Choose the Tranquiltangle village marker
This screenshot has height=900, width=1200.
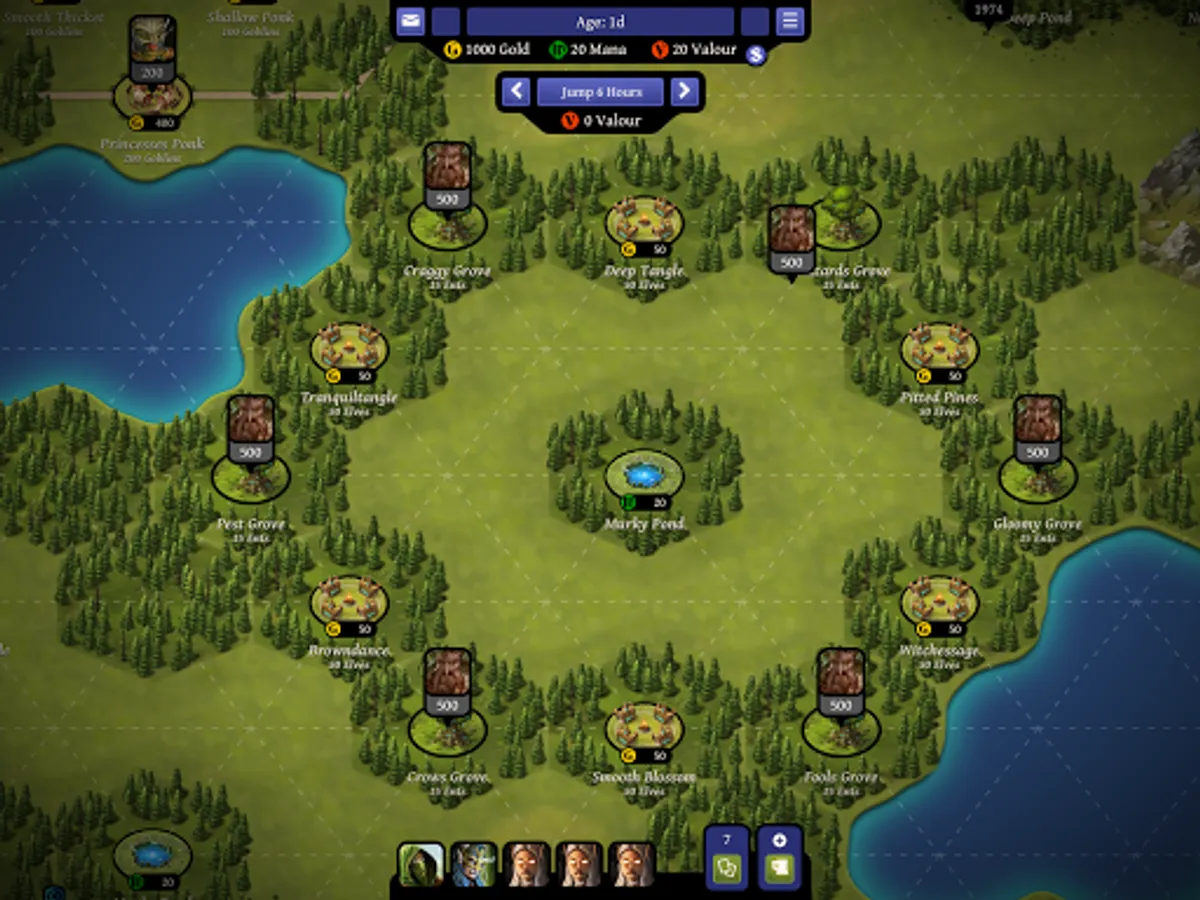(x=349, y=349)
